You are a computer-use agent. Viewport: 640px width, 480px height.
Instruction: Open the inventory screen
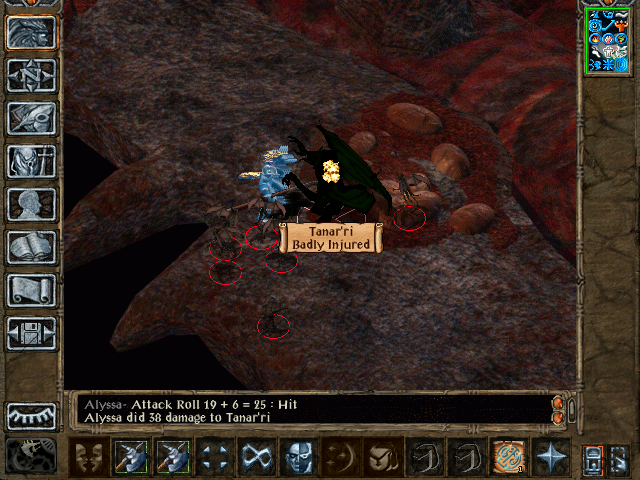pos(31,162)
